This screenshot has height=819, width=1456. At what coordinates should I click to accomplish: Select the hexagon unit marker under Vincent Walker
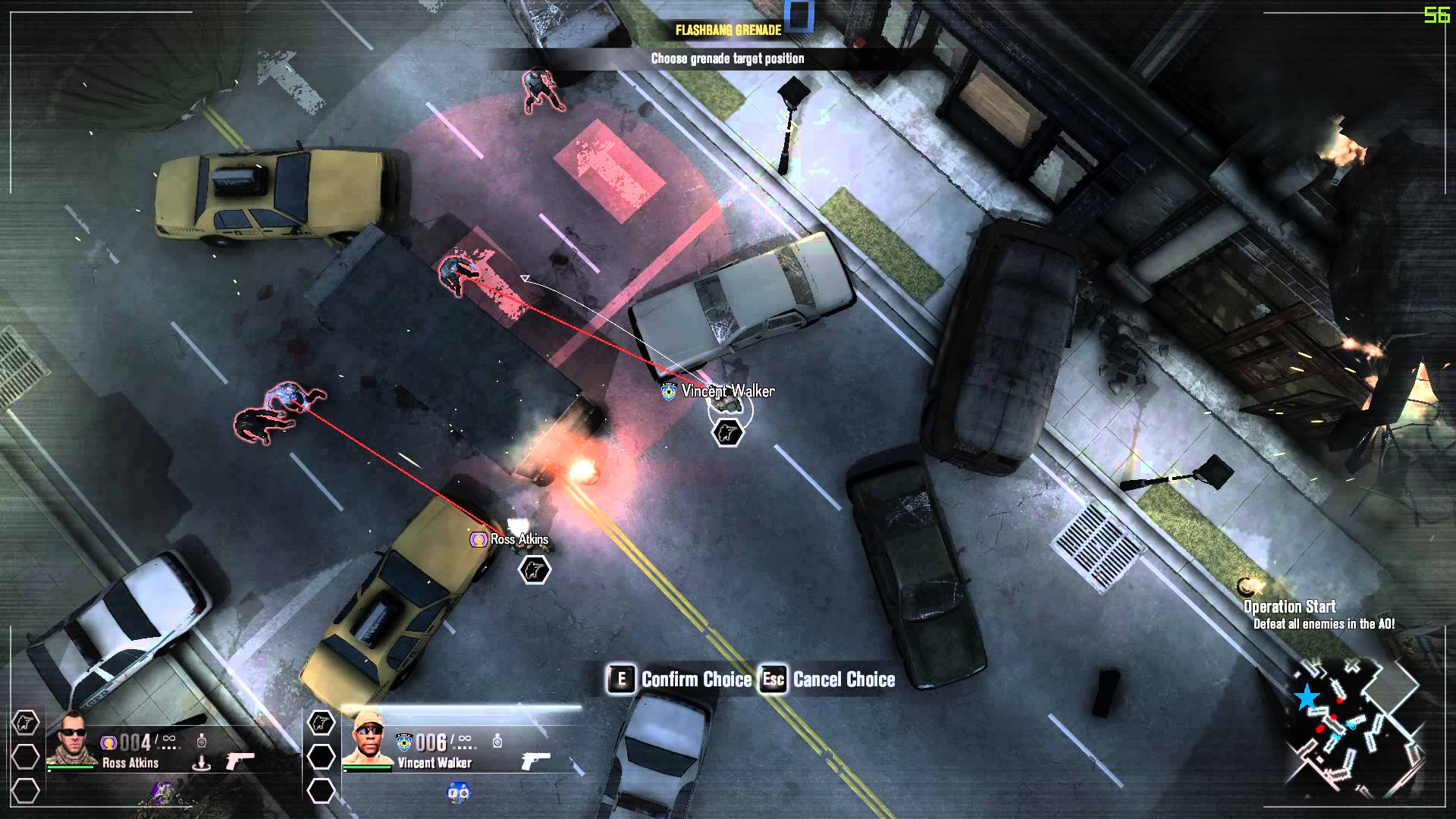coord(727,433)
